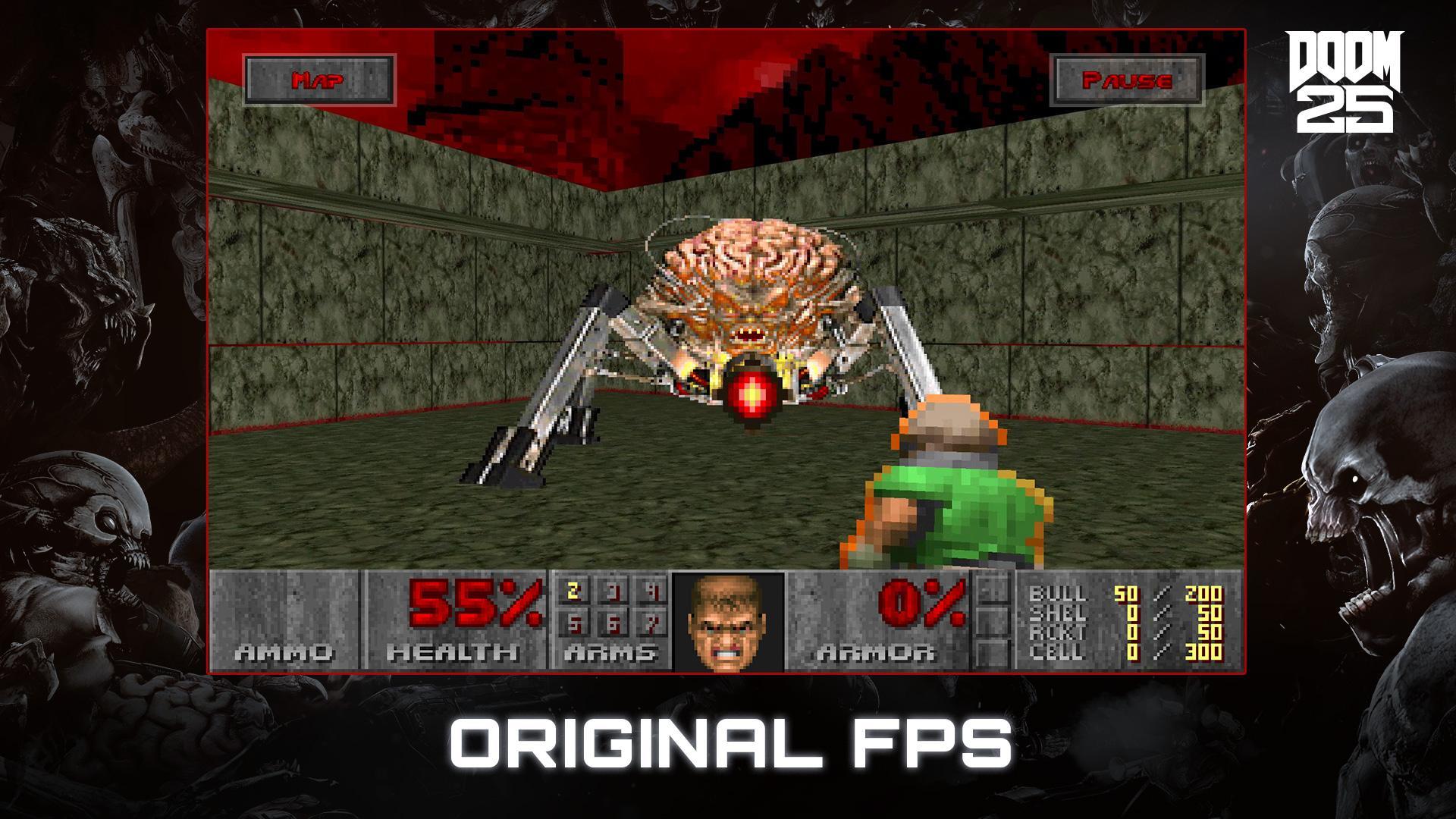Viewport: 1456px width, 819px height.
Task: Open the ROKT ammo details
Action: [x=1130, y=632]
